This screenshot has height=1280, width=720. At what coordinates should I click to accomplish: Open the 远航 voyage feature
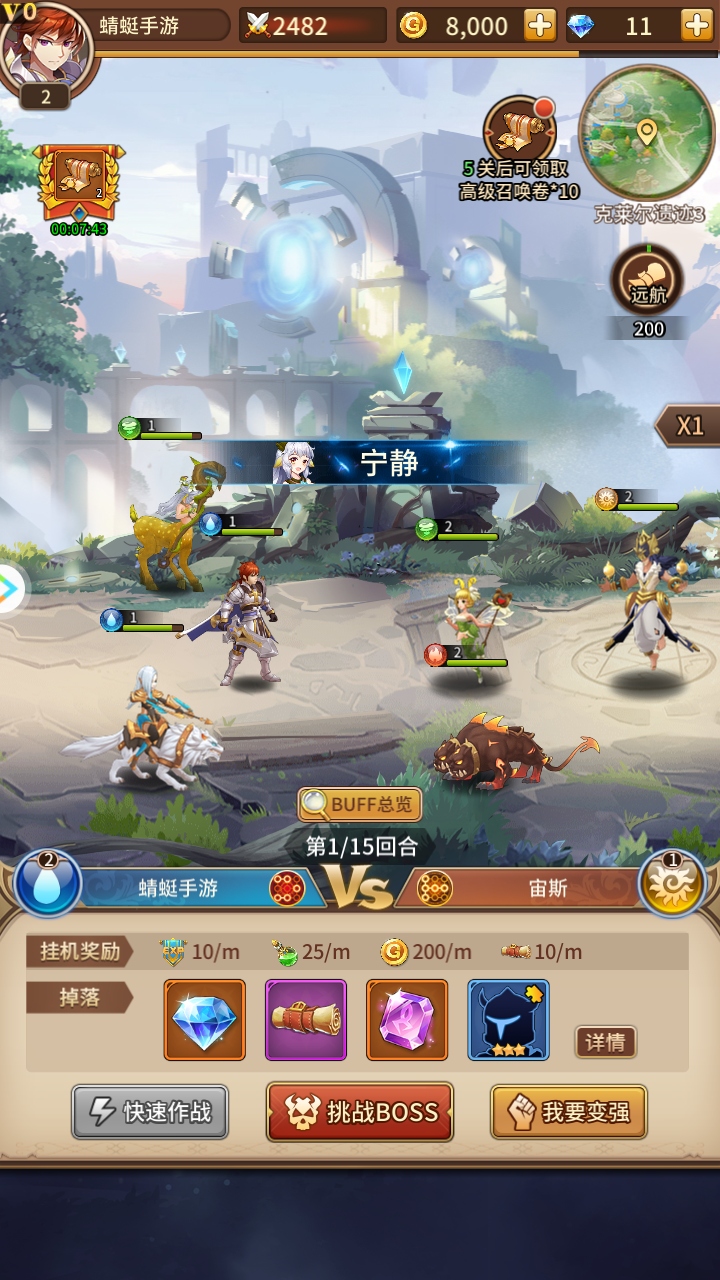[x=647, y=279]
